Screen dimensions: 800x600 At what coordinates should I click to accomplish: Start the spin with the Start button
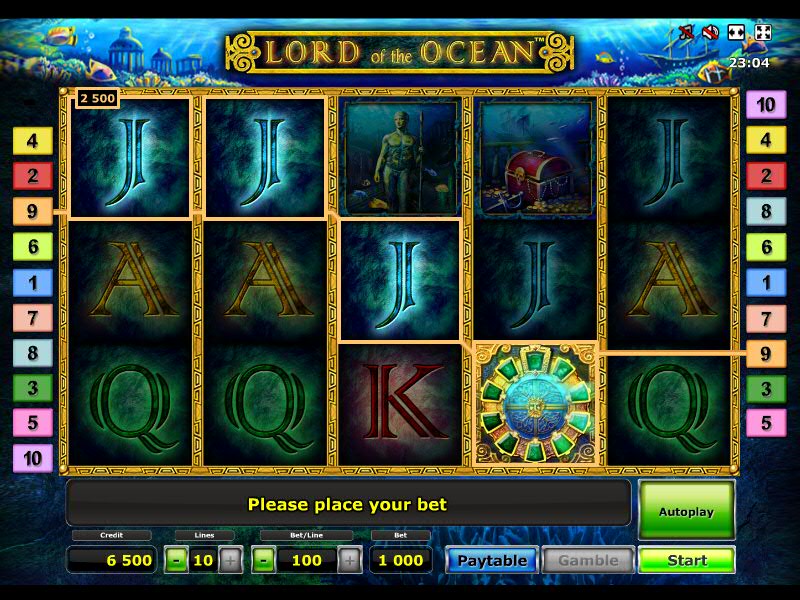click(x=686, y=560)
